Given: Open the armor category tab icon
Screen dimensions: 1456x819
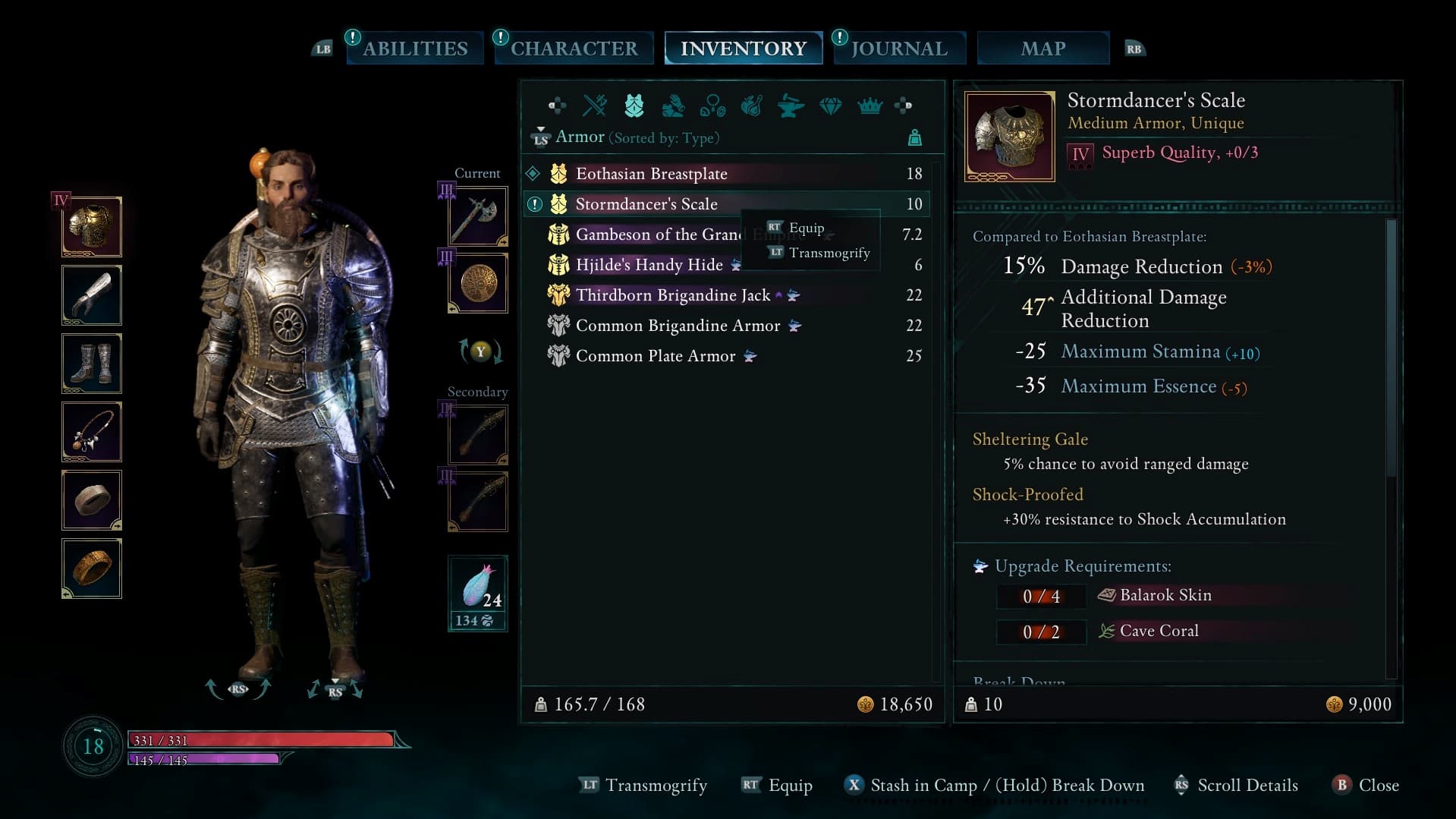Looking at the screenshot, I should point(635,106).
